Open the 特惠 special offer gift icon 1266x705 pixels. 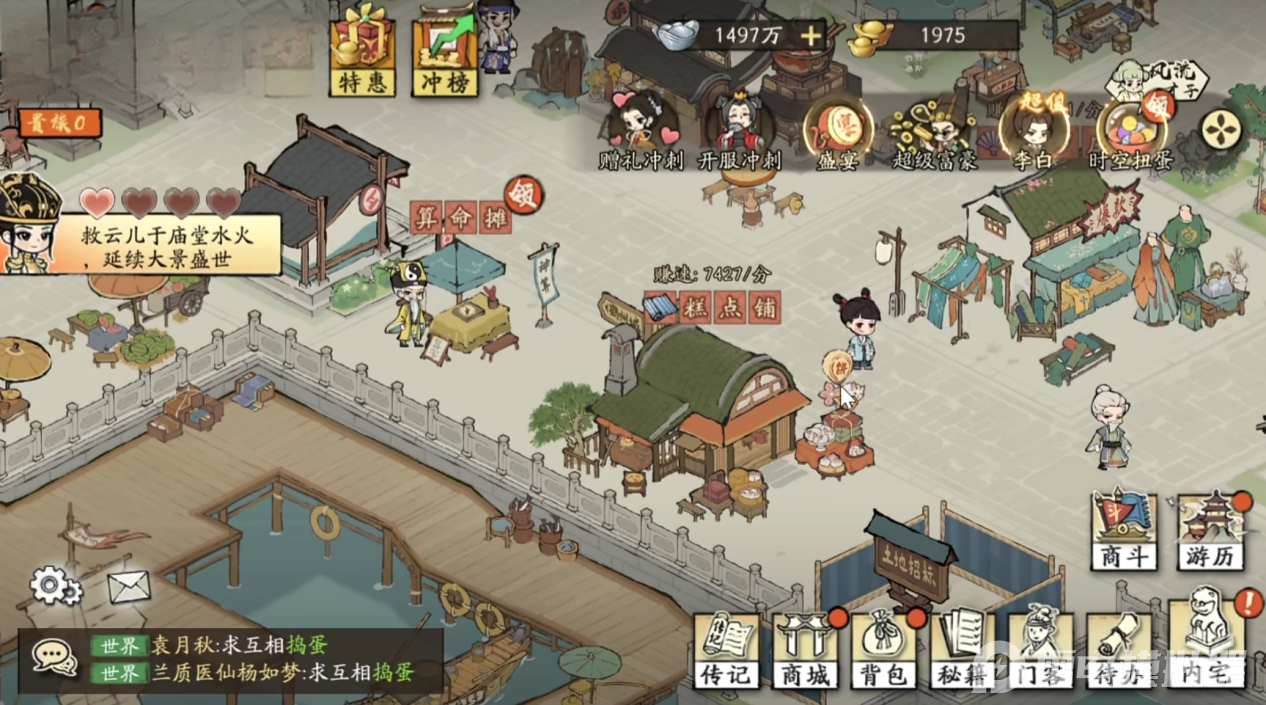(362, 50)
